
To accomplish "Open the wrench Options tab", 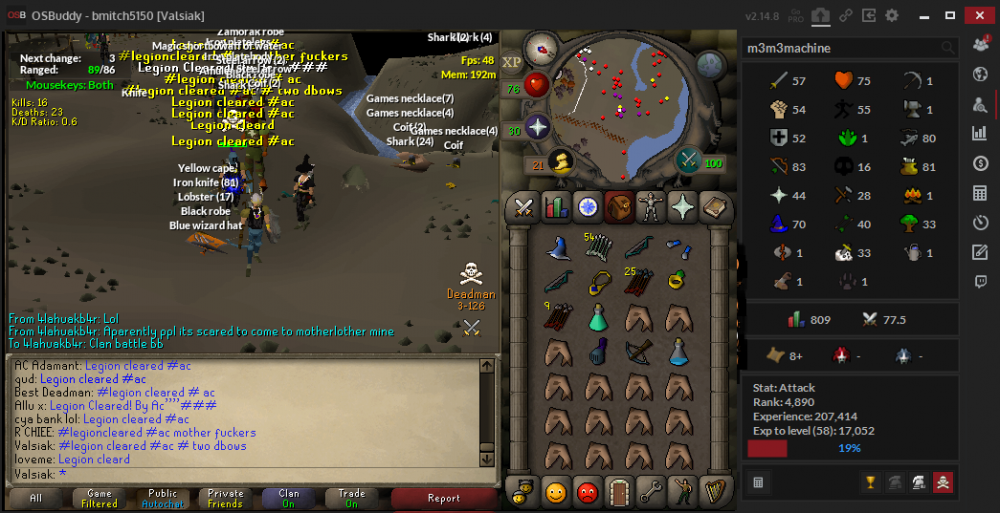I will 651,491.
